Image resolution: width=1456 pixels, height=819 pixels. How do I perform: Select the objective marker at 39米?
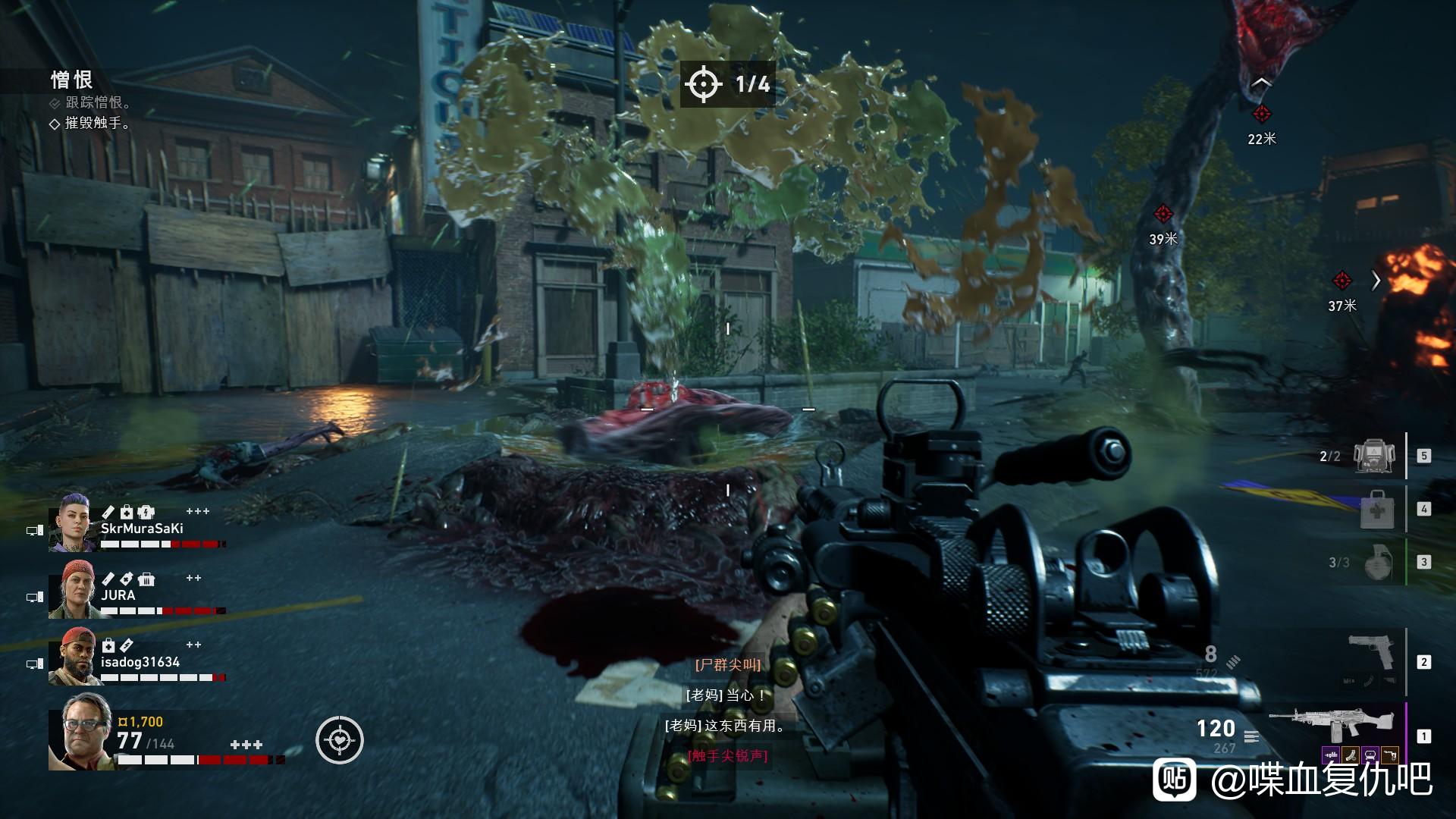pyautogui.click(x=1163, y=214)
